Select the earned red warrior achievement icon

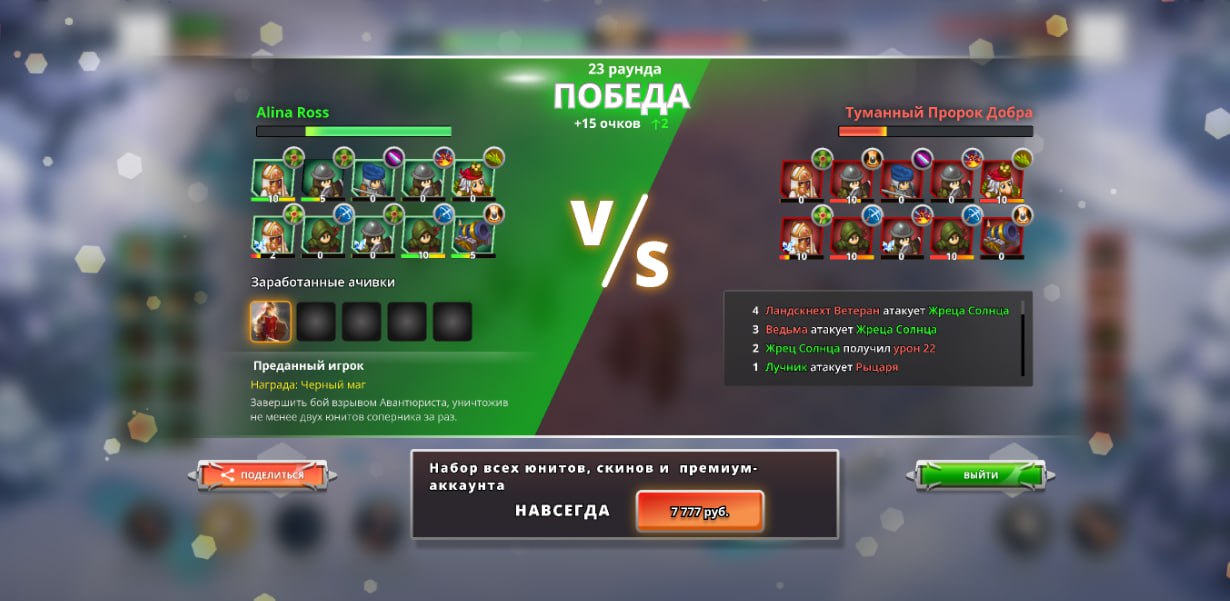(270, 322)
